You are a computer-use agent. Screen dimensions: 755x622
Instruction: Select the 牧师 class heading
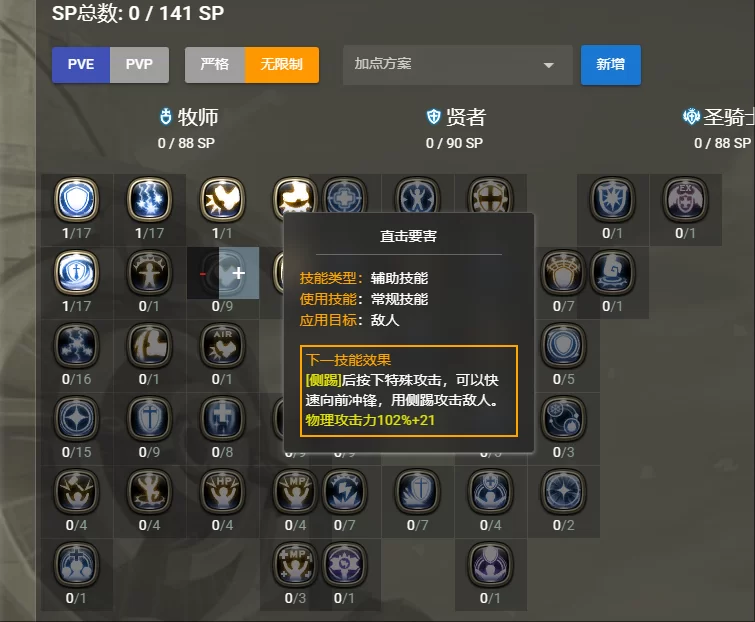(188, 117)
